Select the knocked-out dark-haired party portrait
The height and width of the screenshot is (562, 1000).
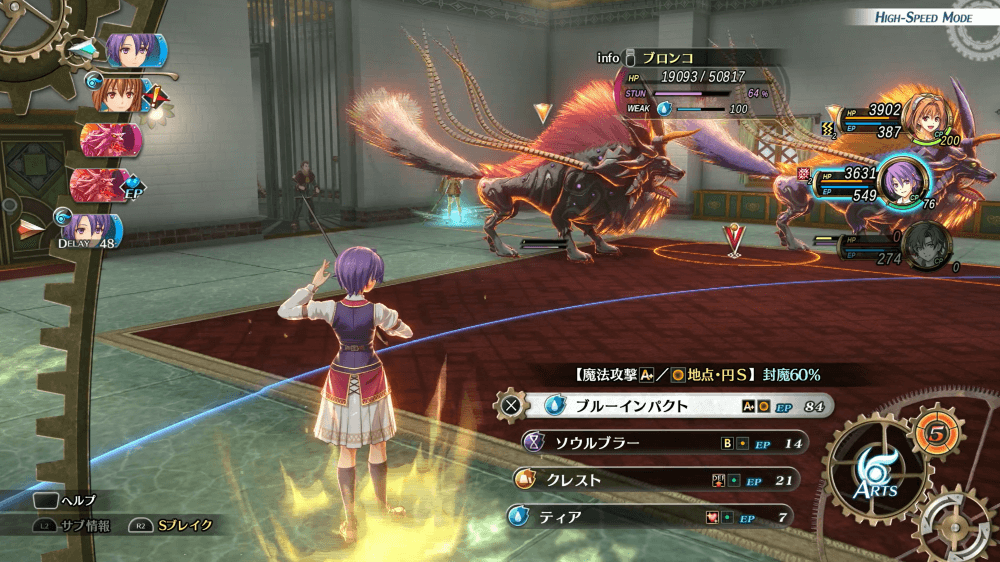point(927,245)
